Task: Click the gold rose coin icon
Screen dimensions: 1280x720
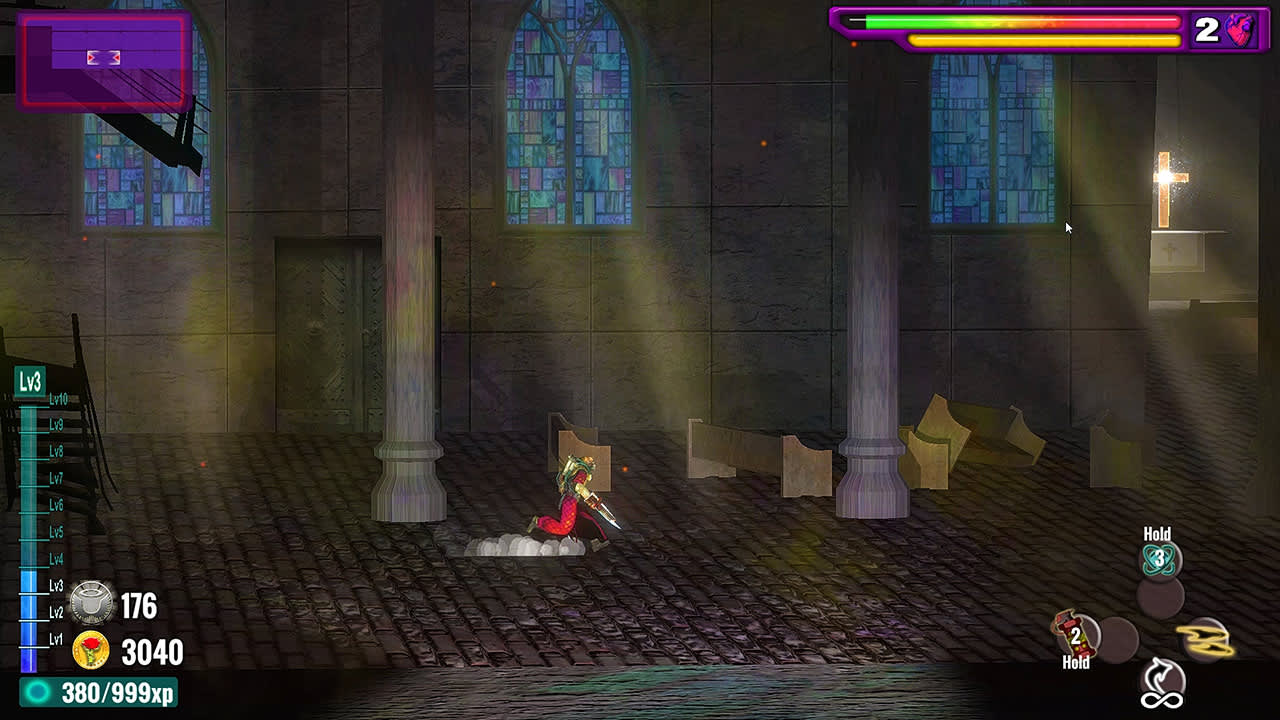Action: (x=93, y=650)
